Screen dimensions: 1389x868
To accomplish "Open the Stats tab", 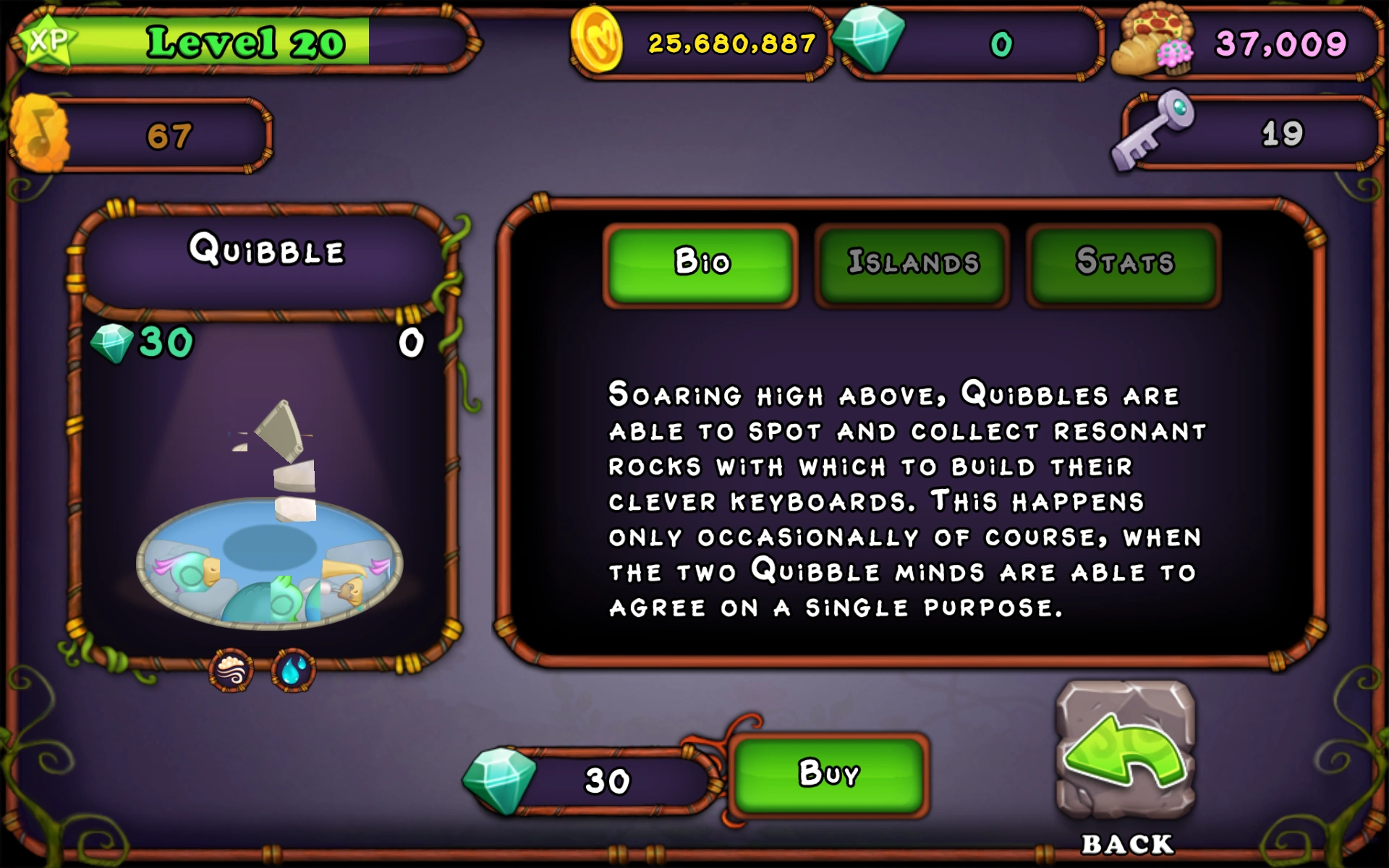I will click(1123, 263).
